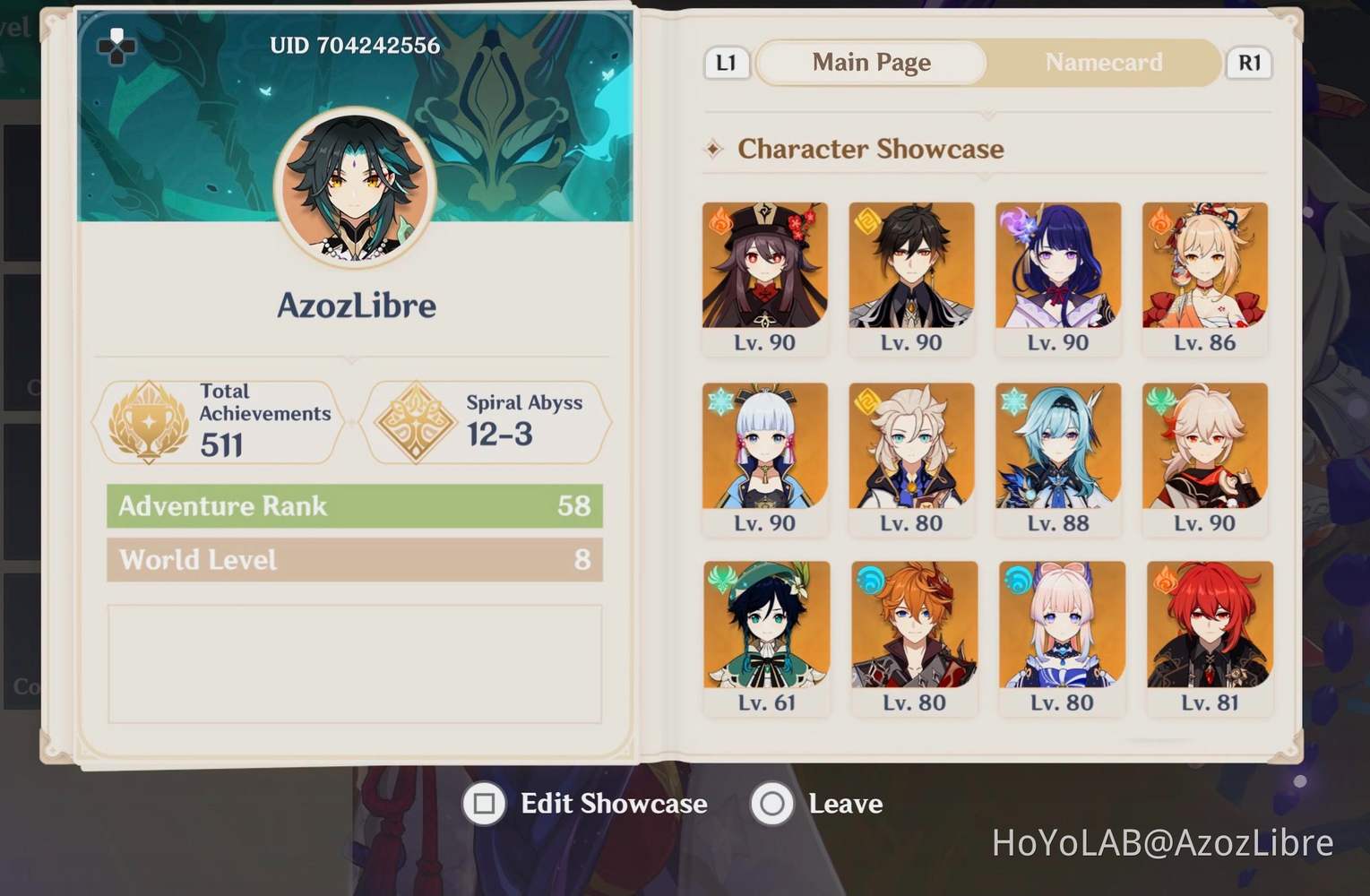Click the Adventure Rank 58 progress bar

tap(354, 506)
